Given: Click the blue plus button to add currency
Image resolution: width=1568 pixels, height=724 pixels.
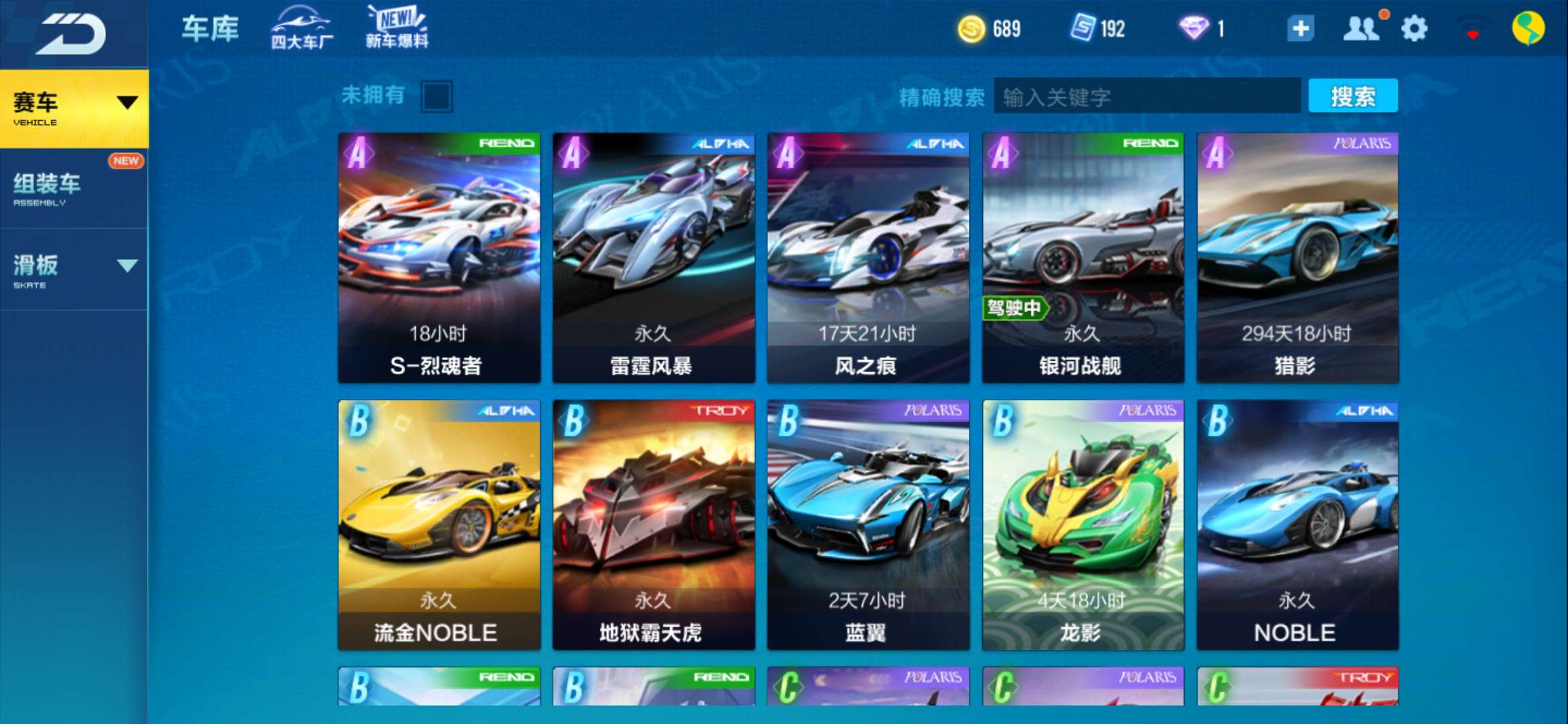Looking at the screenshot, I should pos(1300,29).
